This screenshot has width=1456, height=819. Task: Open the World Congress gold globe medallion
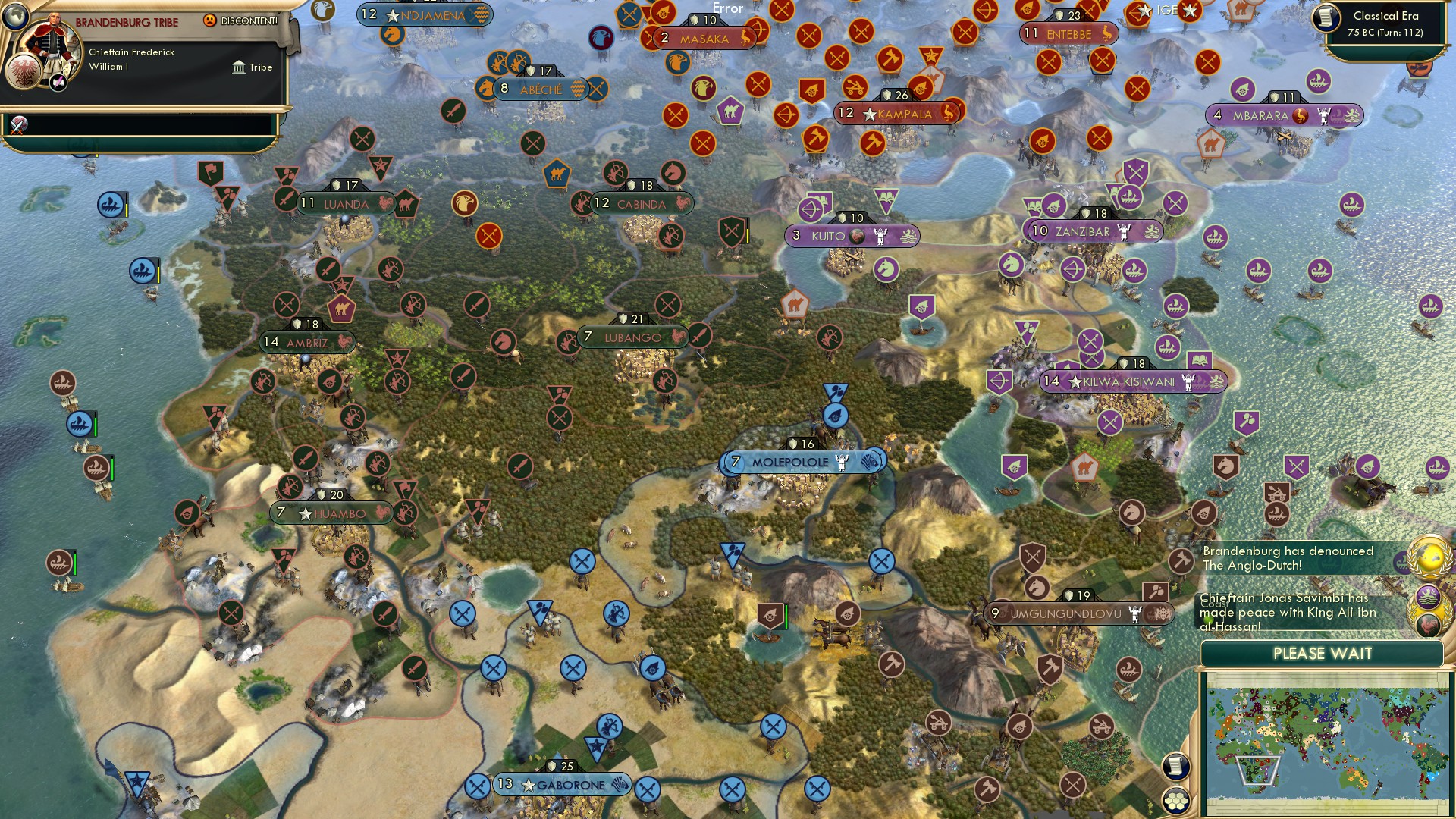[1429, 556]
